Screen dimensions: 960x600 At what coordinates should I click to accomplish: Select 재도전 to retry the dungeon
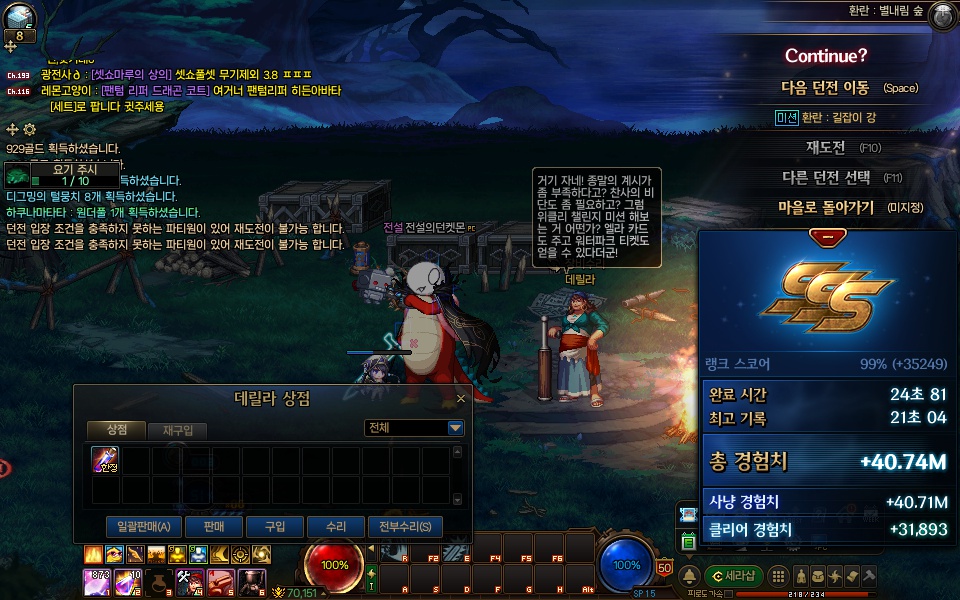pos(826,148)
